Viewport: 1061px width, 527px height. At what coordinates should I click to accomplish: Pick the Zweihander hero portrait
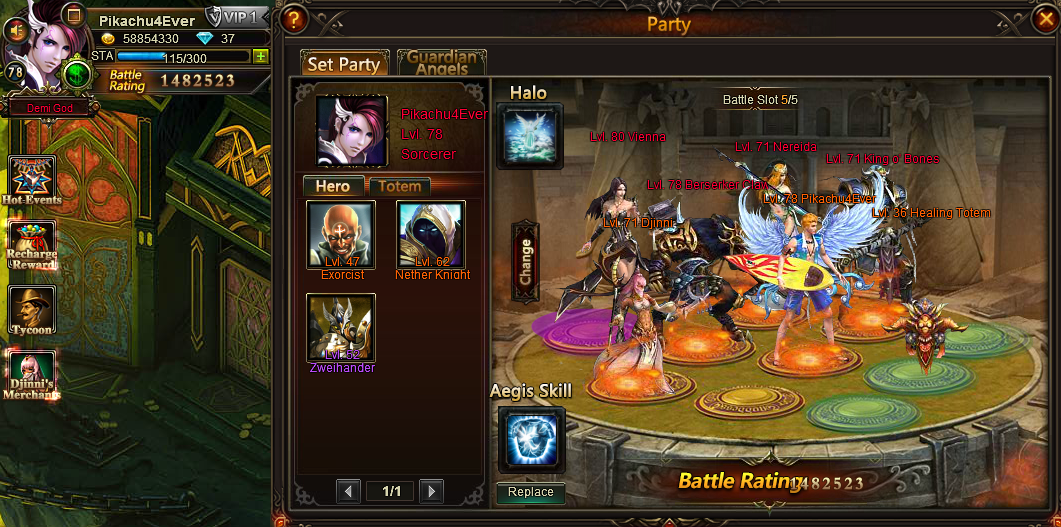click(x=341, y=327)
